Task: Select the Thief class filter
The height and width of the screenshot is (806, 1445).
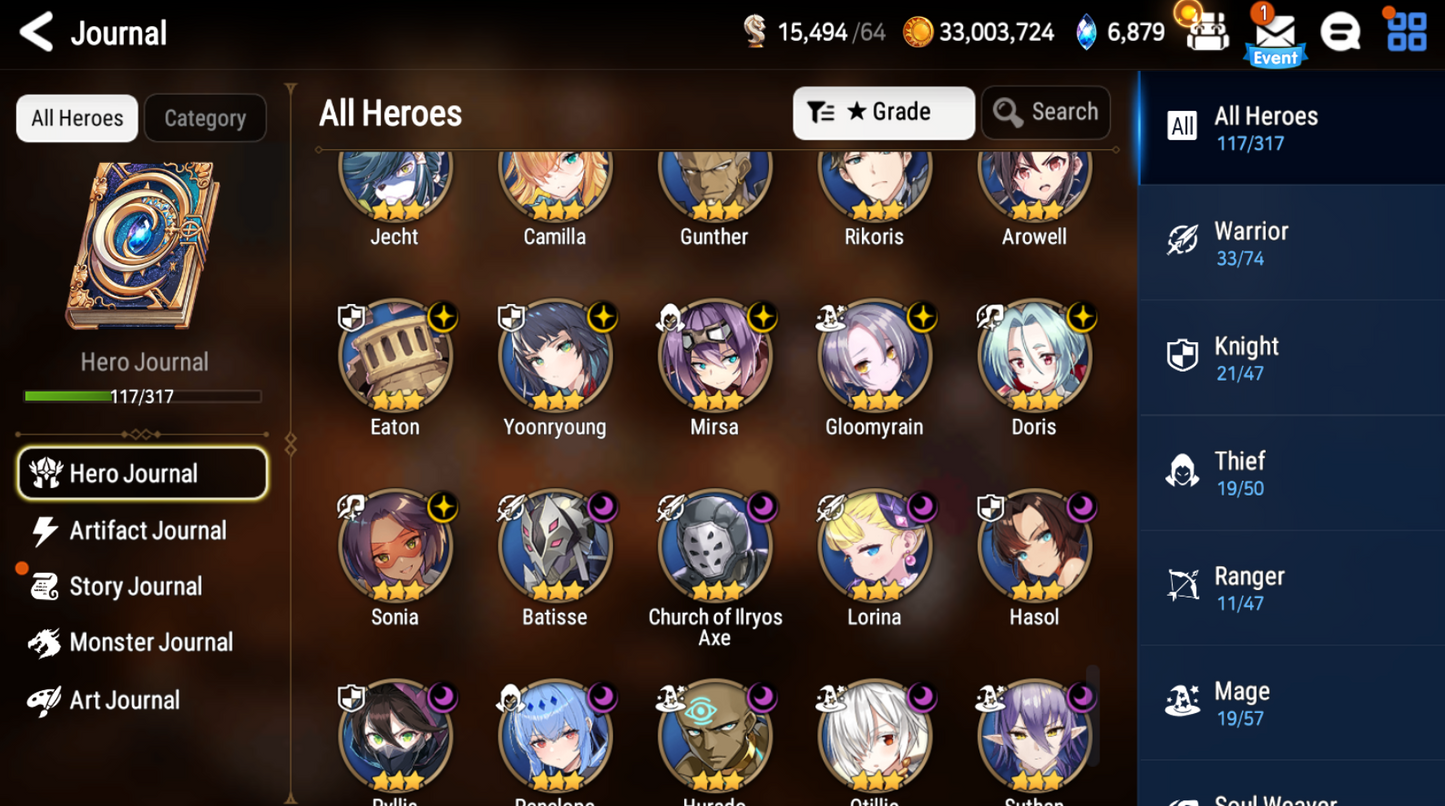Action: (x=1290, y=472)
